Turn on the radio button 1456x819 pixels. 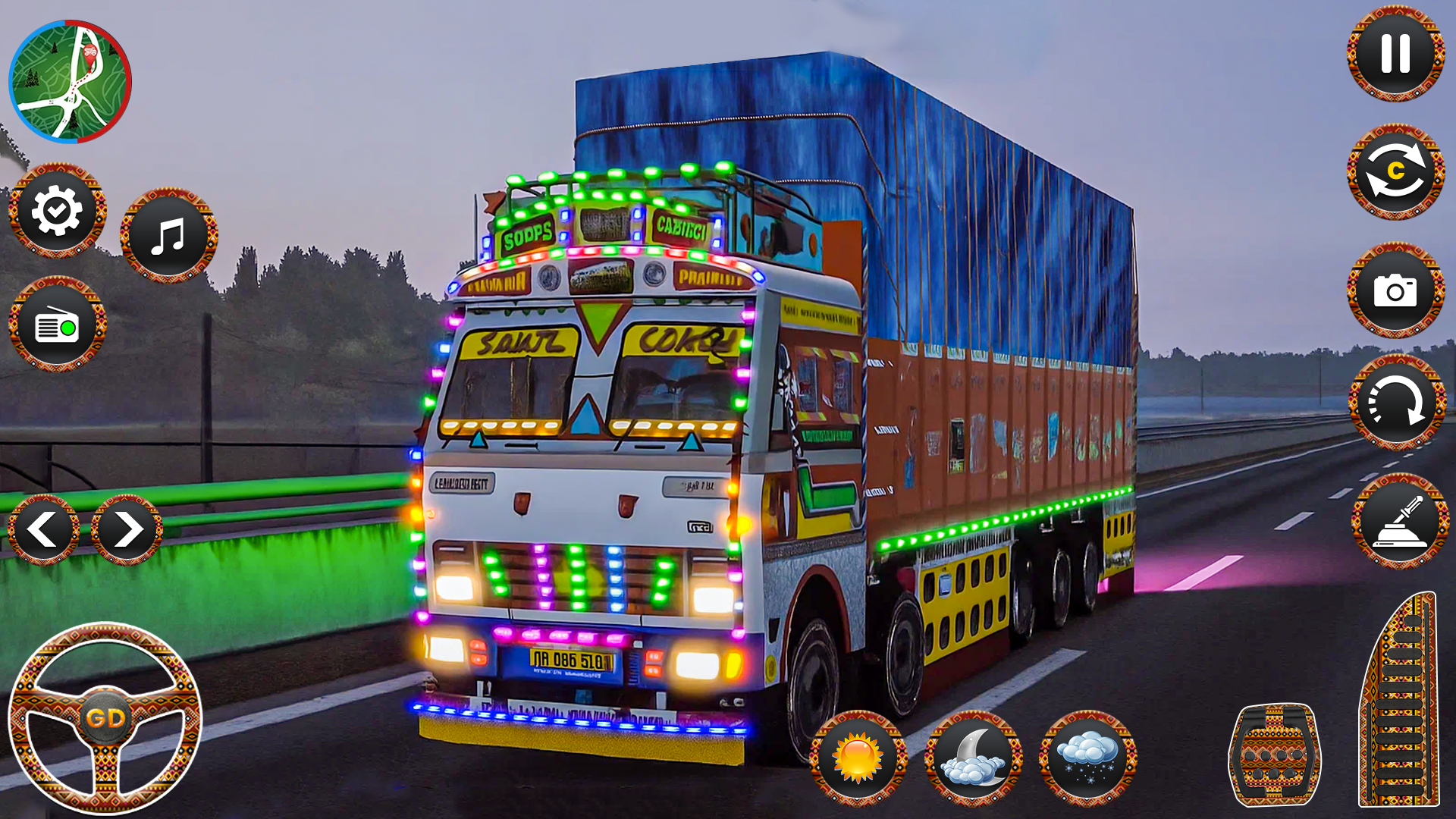coord(57,325)
